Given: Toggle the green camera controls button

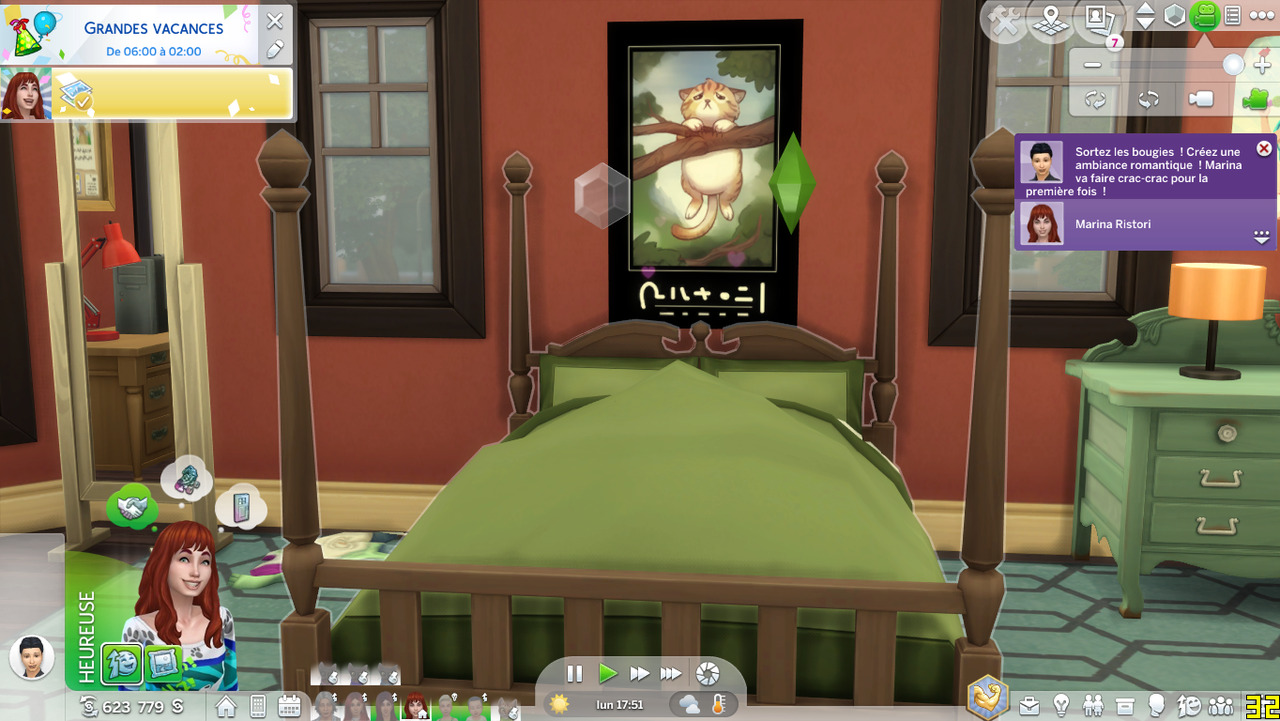Looking at the screenshot, I should click(1204, 16).
